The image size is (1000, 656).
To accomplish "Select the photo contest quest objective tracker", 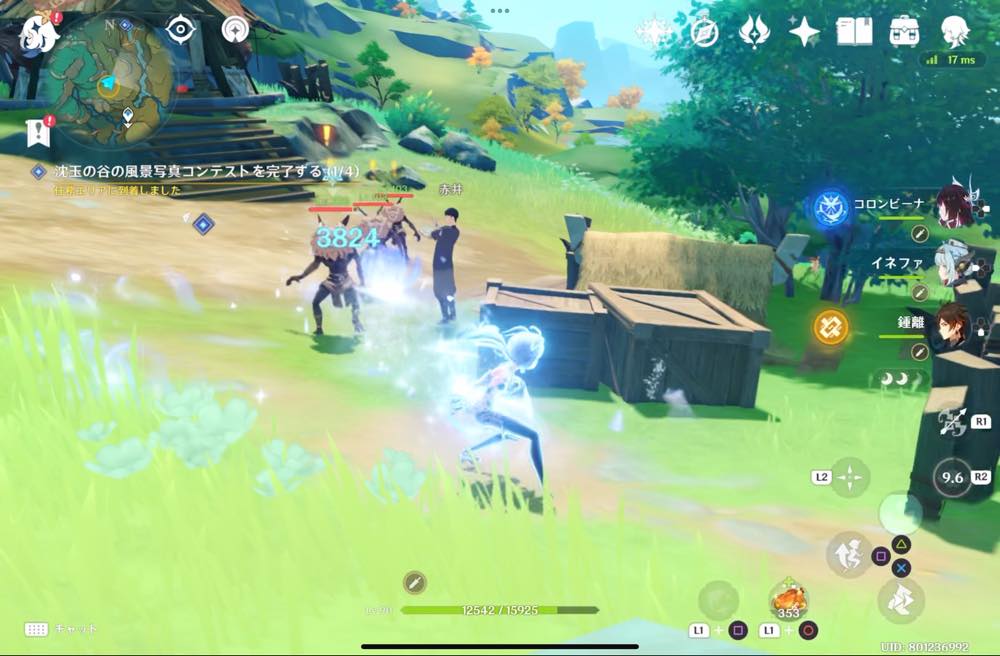I will (190, 172).
